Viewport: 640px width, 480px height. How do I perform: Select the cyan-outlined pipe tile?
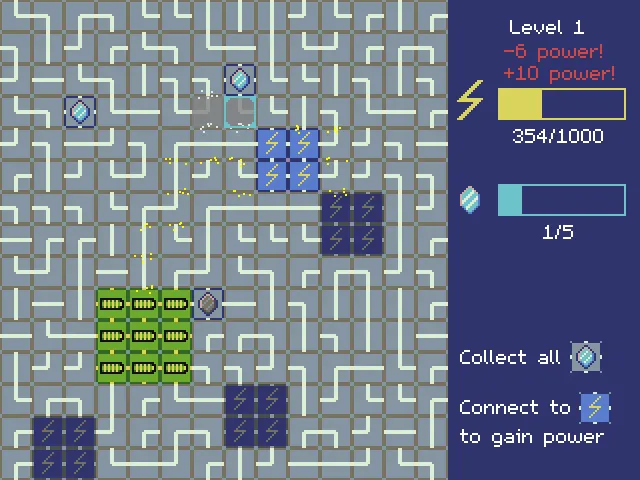click(240, 112)
